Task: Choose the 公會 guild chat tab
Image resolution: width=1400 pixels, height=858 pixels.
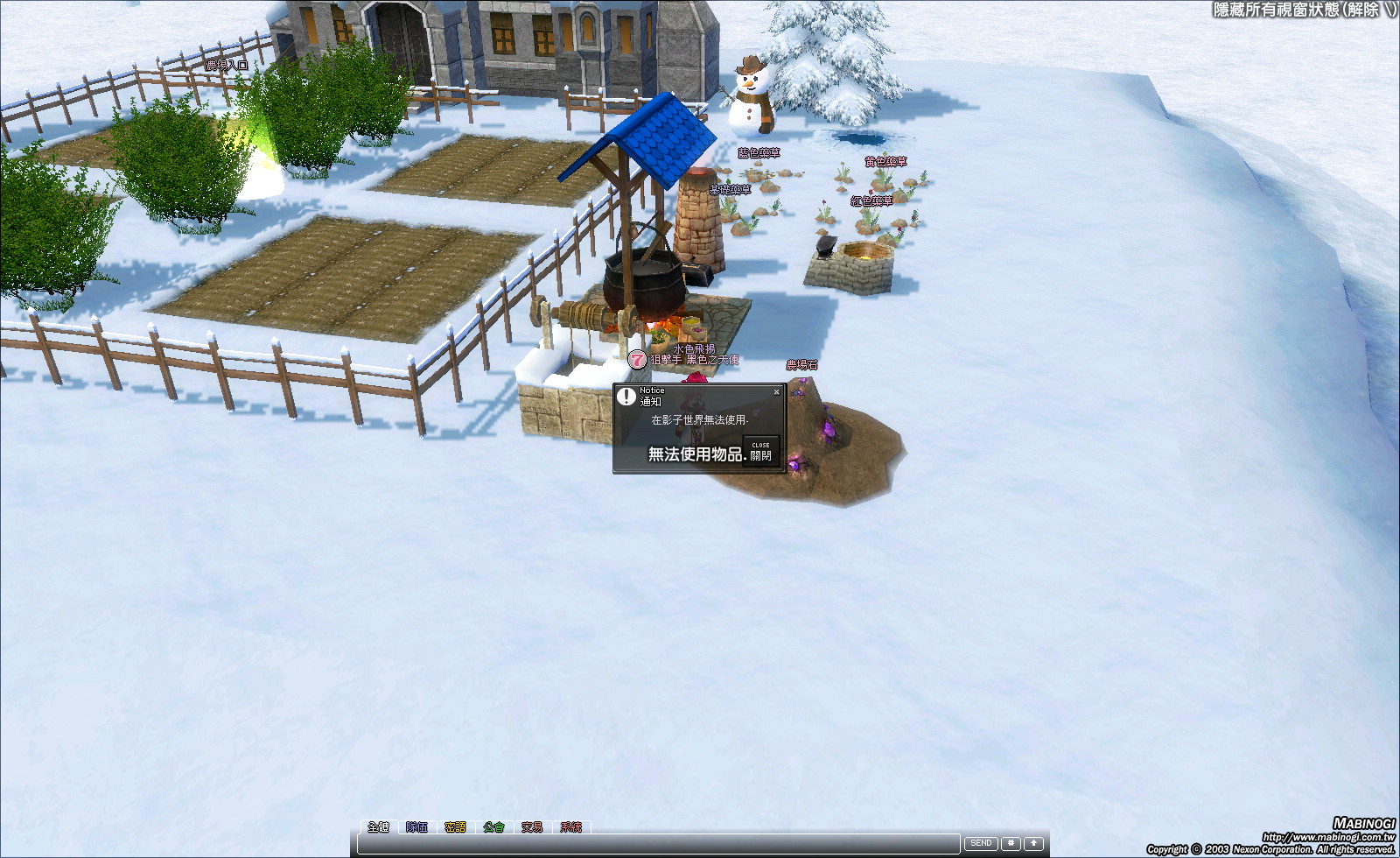Action: pos(493,826)
